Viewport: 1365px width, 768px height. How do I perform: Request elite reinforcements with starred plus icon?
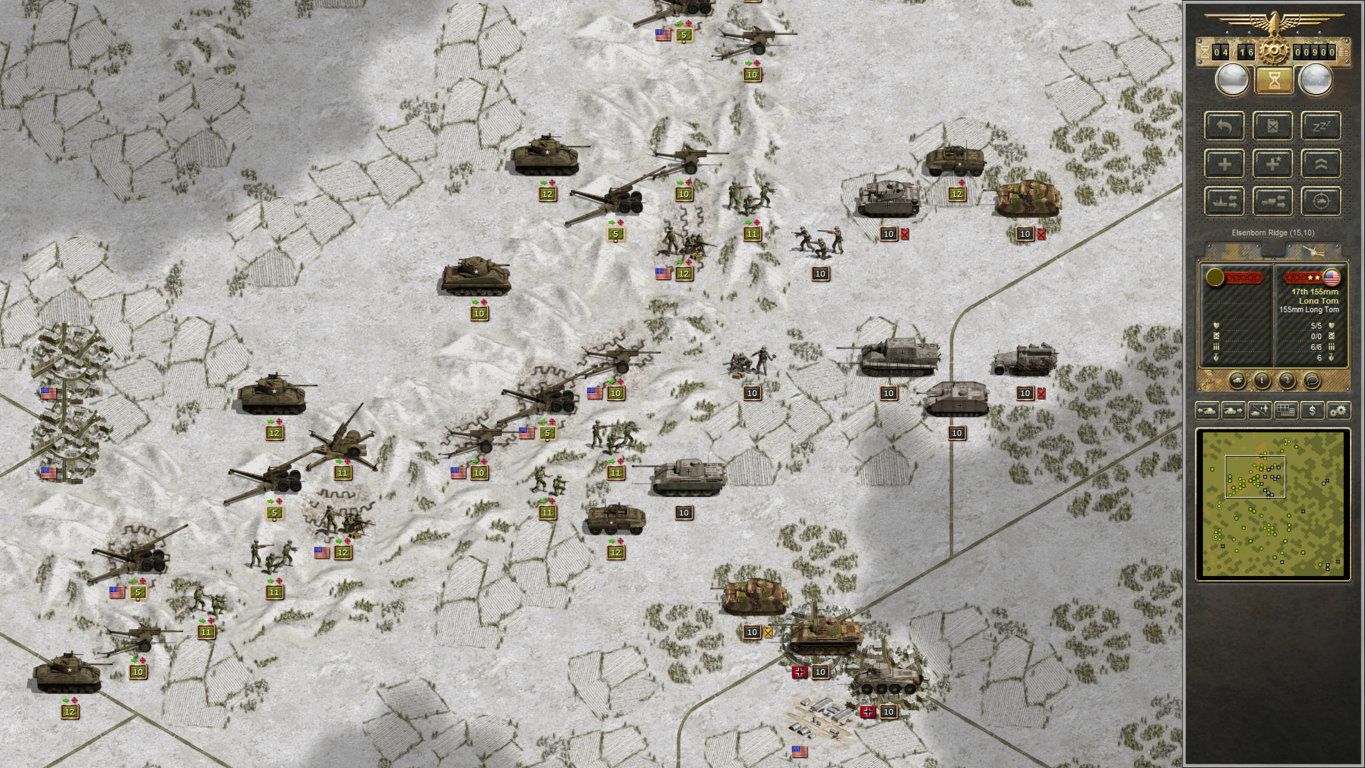tap(1273, 163)
